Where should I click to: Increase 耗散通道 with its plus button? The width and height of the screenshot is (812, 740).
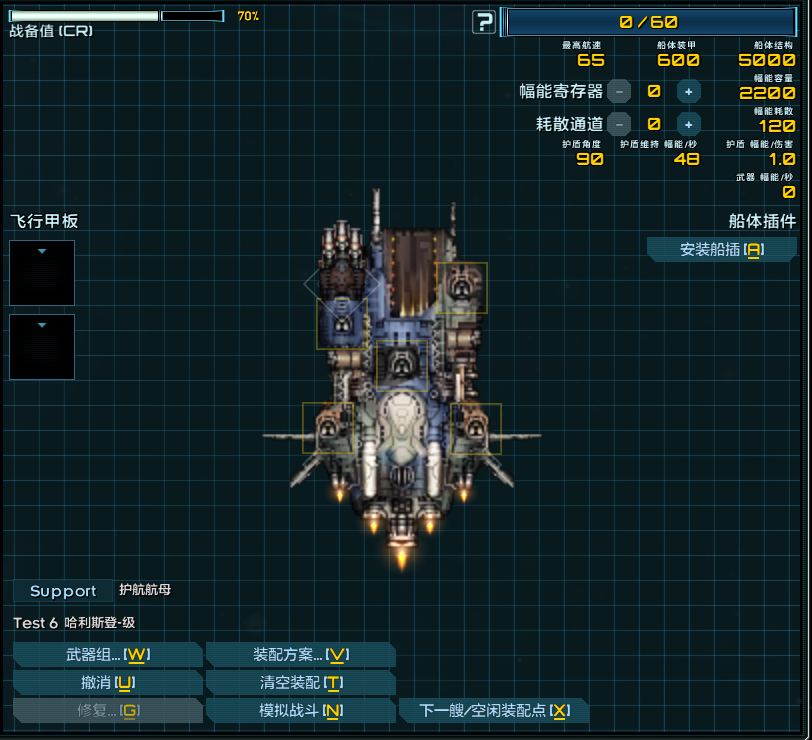pyautogui.click(x=688, y=124)
